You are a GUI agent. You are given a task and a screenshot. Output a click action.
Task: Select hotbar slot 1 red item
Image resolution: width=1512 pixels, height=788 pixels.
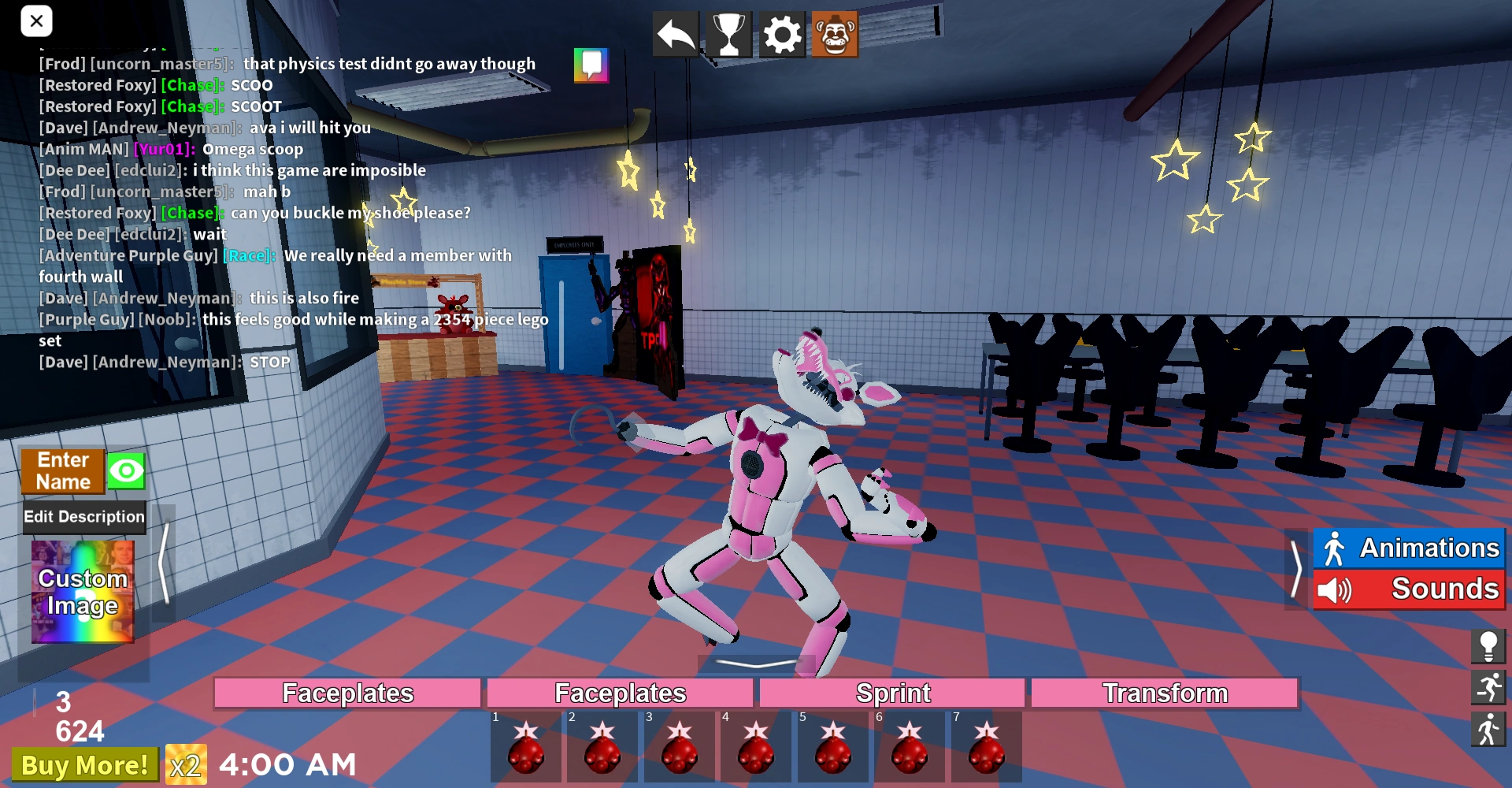point(526,749)
